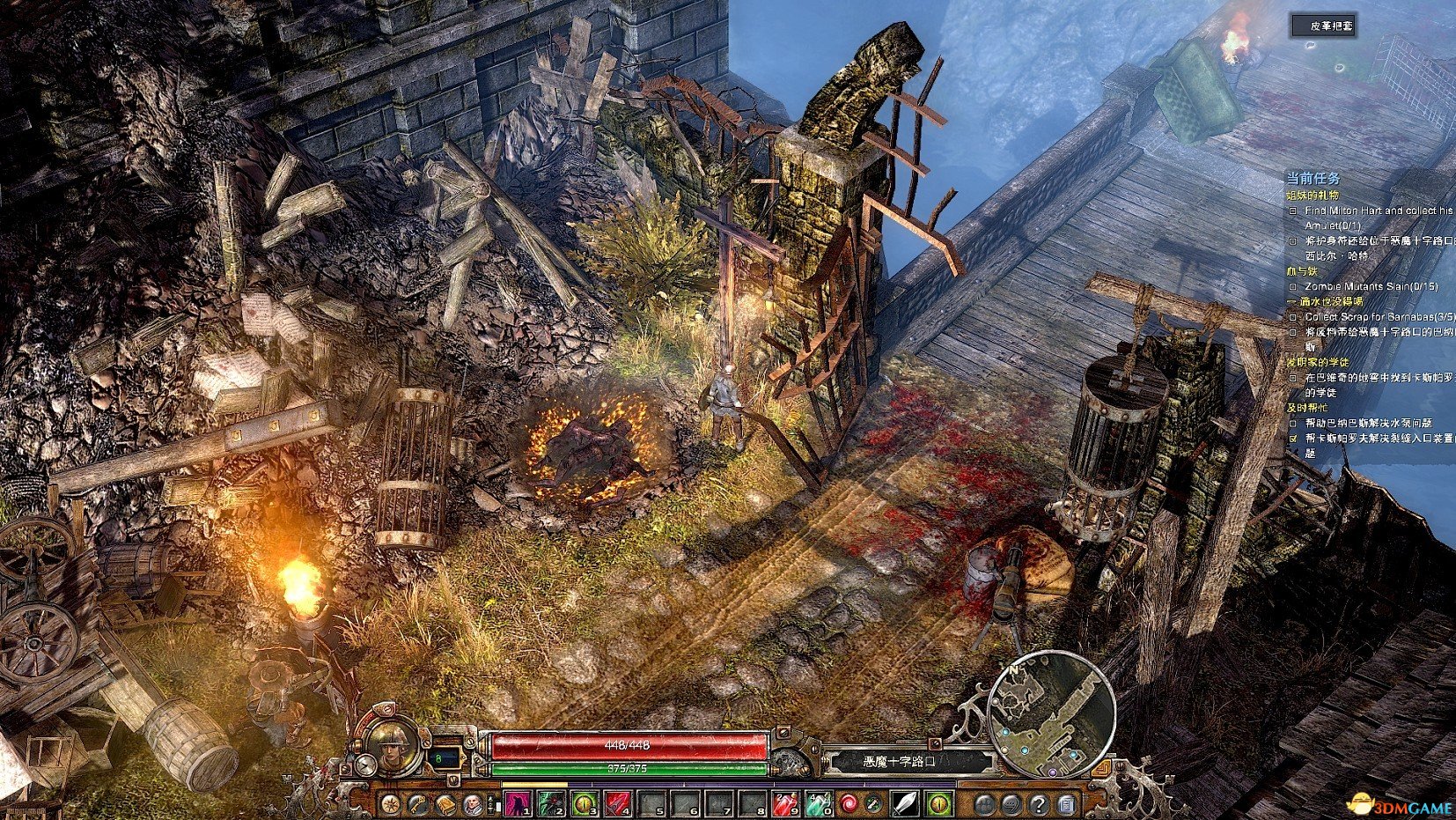1456x820 pixels.
Task: Select the white blade left-click skill
Action: 906,804
